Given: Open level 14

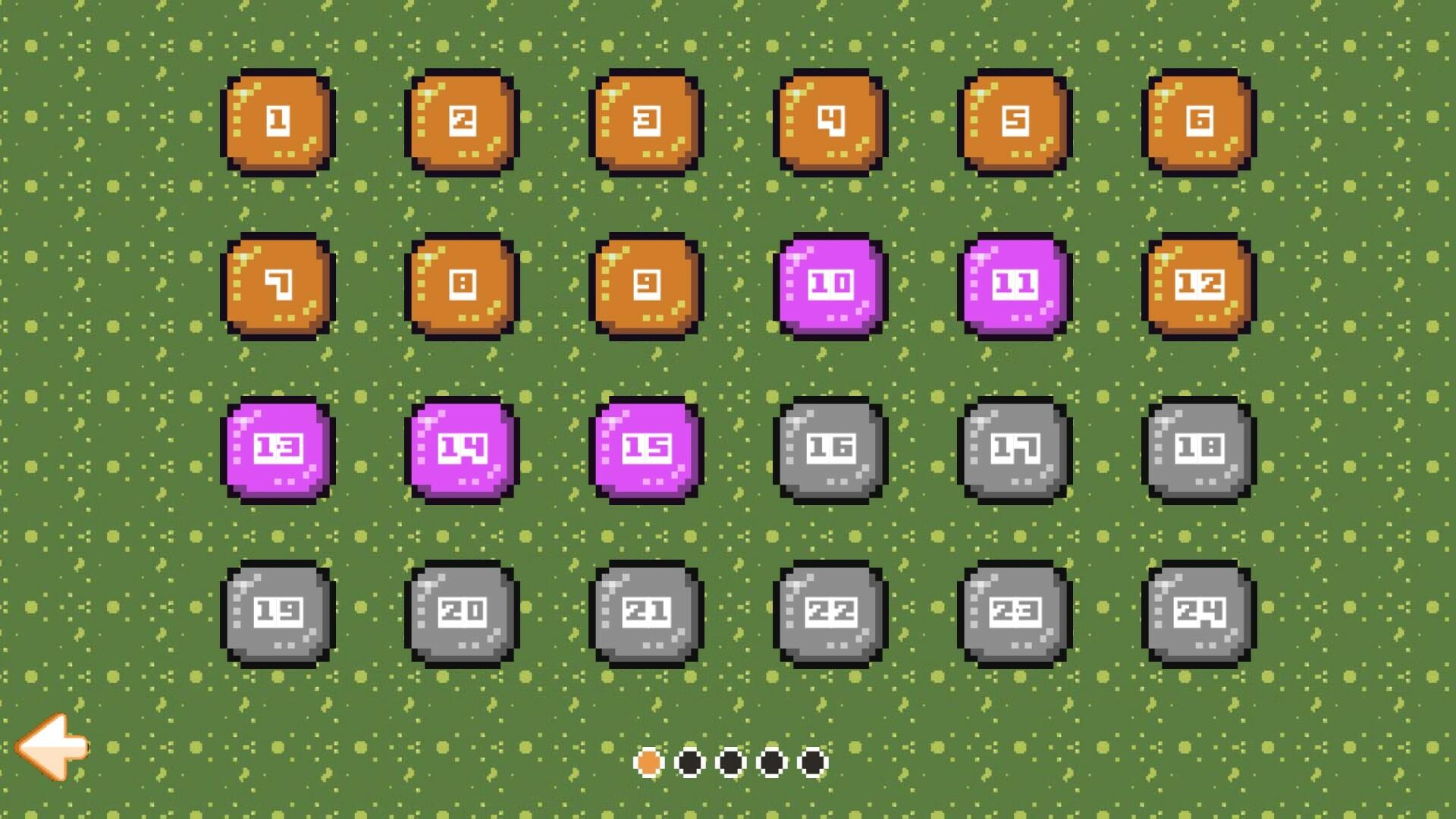Looking at the screenshot, I should [x=461, y=449].
